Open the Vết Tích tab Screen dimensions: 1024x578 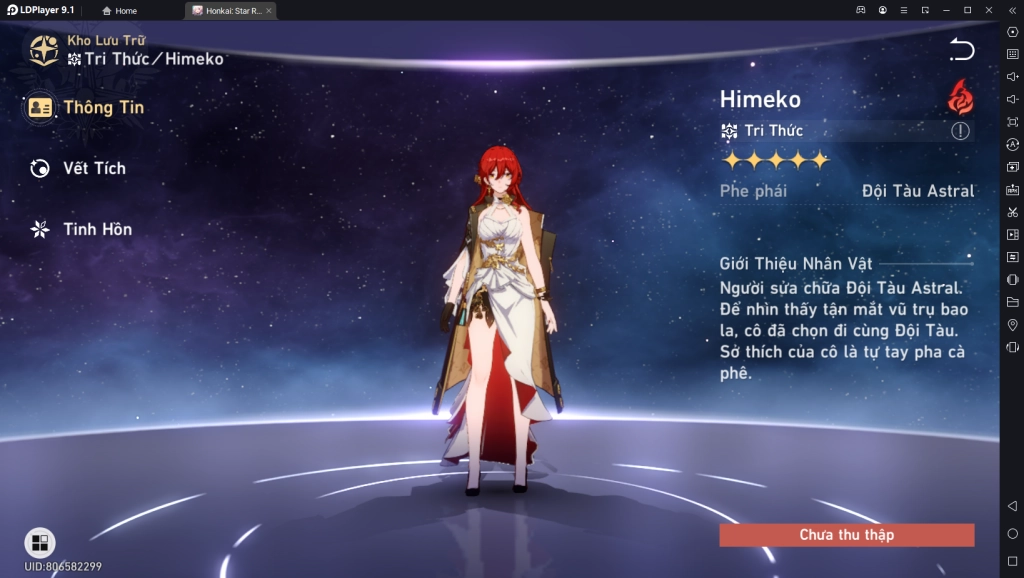coord(79,168)
